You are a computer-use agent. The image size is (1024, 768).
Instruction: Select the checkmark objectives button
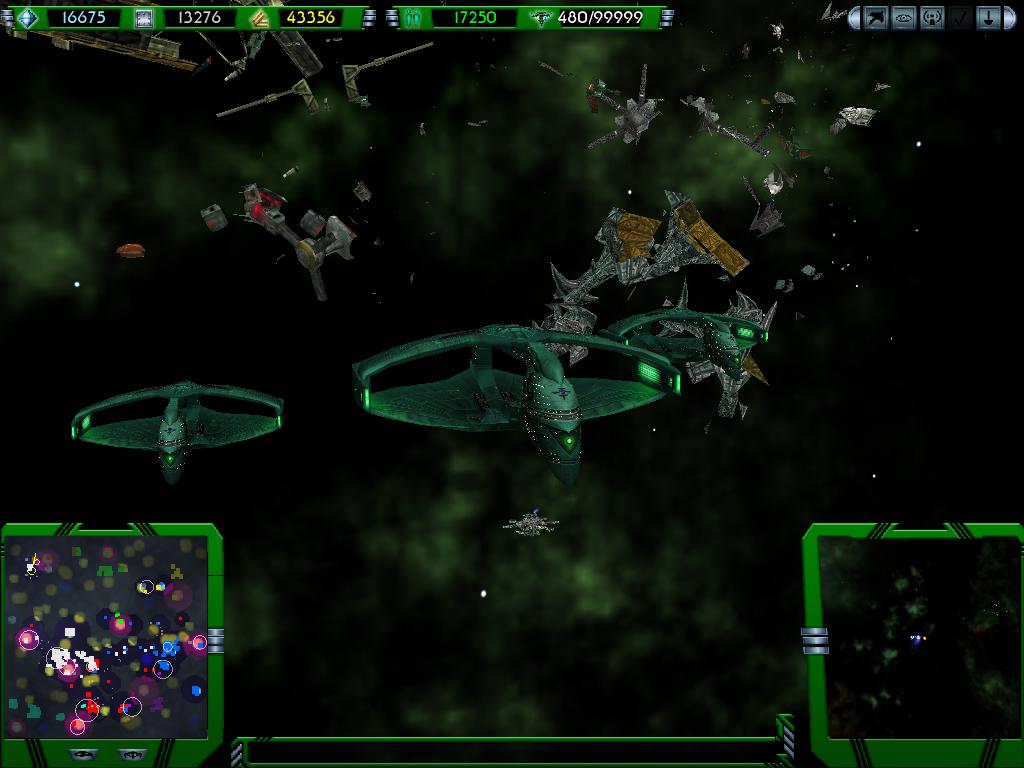960,17
